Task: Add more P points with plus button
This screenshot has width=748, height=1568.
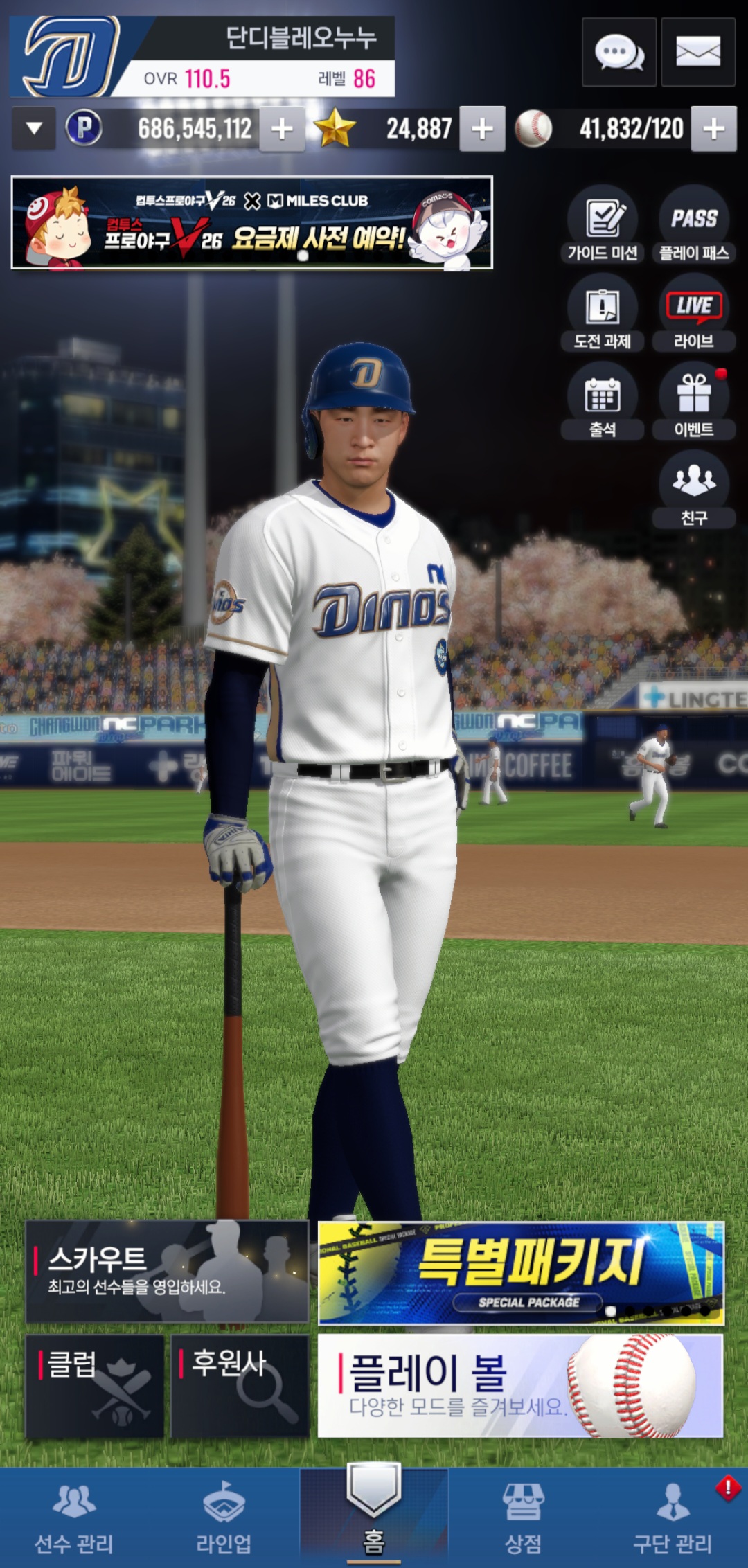Action: pyautogui.click(x=282, y=129)
